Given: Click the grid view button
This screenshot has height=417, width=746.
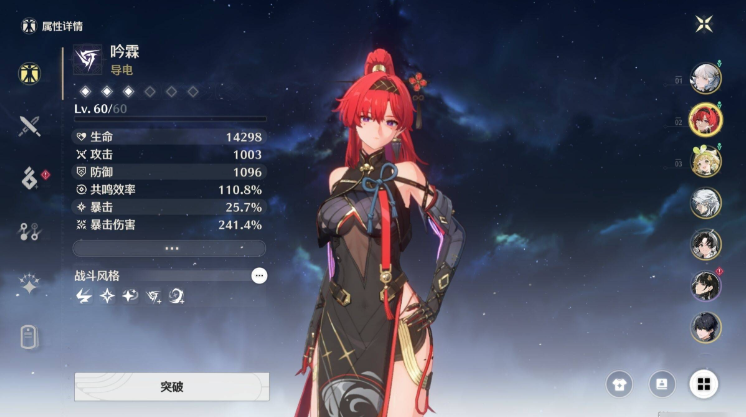Looking at the screenshot, I should point(704,383).
